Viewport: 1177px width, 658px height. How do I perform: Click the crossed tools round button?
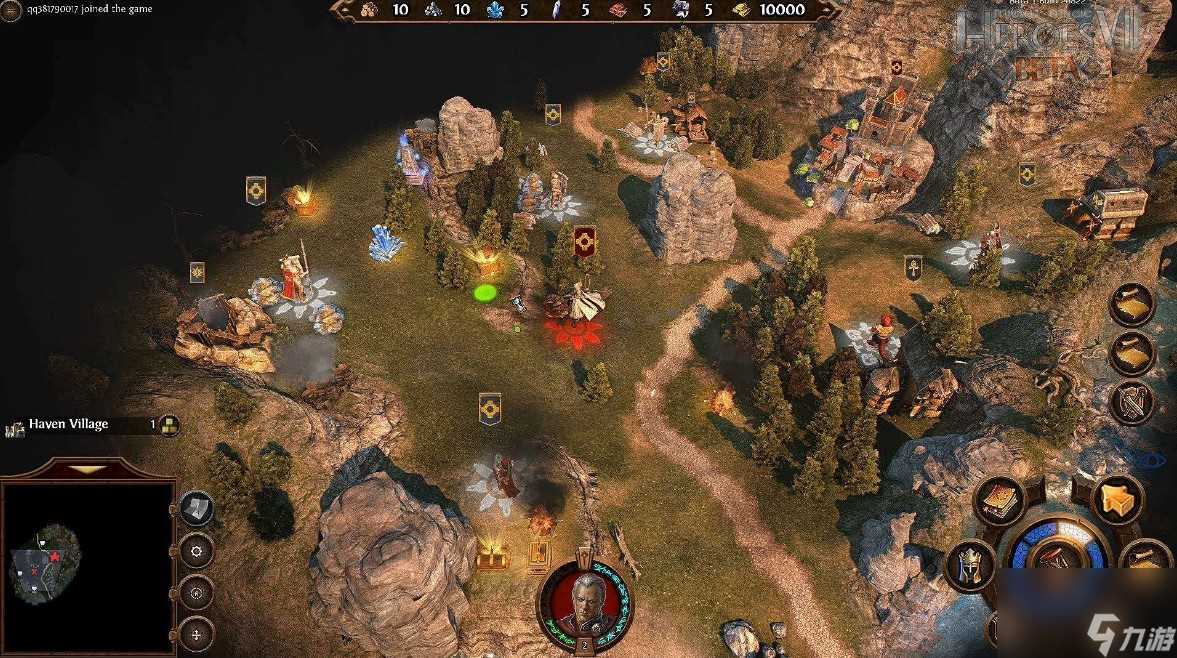point(1132,403)
